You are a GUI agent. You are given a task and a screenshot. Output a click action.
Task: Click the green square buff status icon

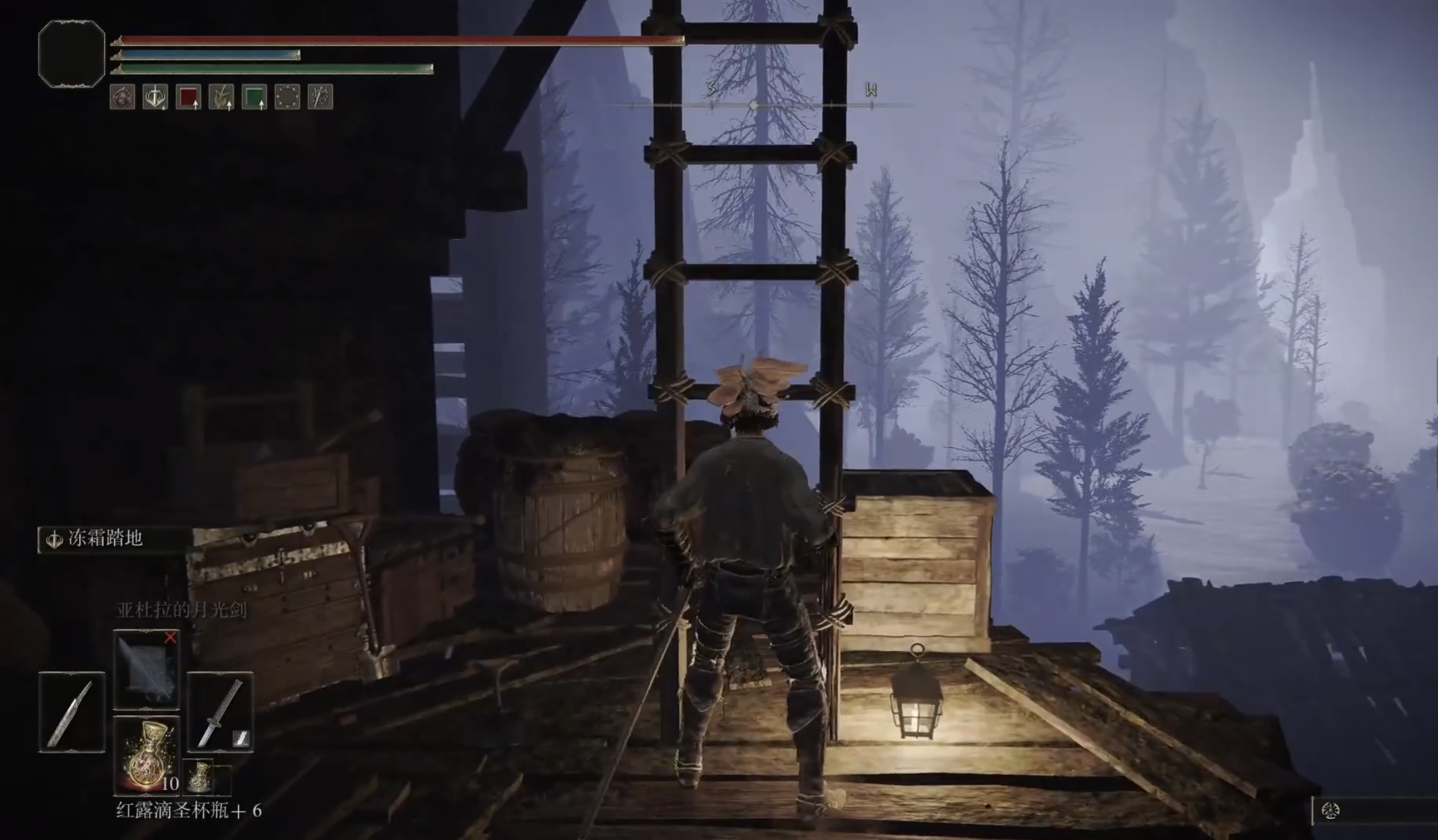254,98
